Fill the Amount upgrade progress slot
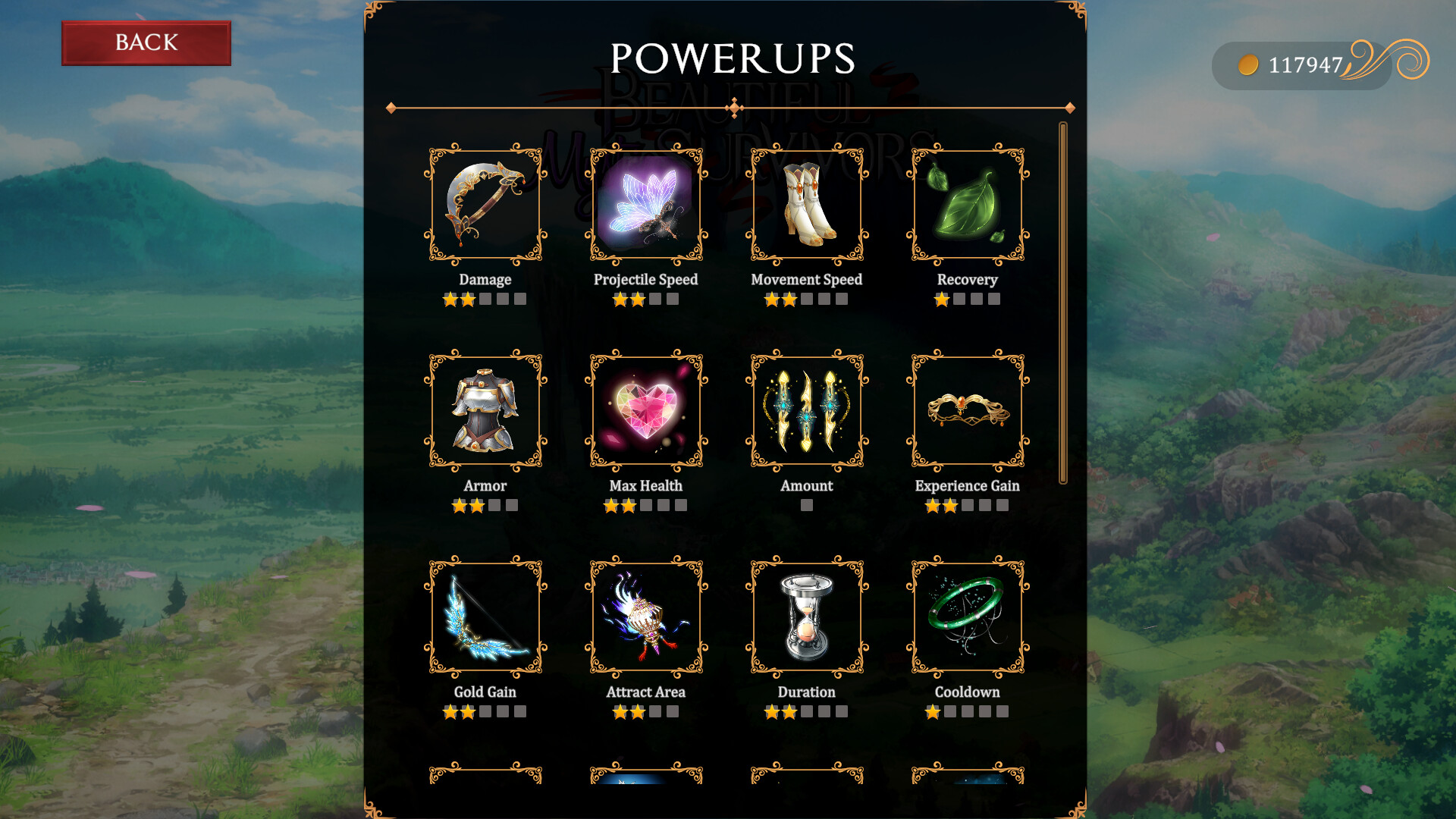 [806, 505]
